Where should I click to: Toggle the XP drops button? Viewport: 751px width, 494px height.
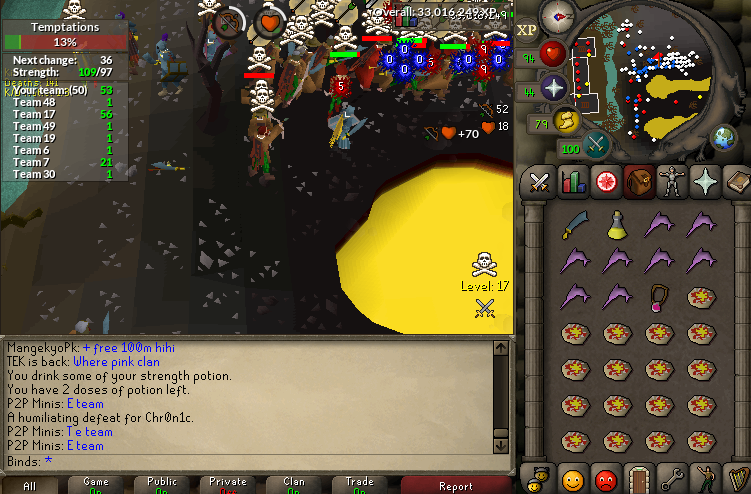click(527, 31)
